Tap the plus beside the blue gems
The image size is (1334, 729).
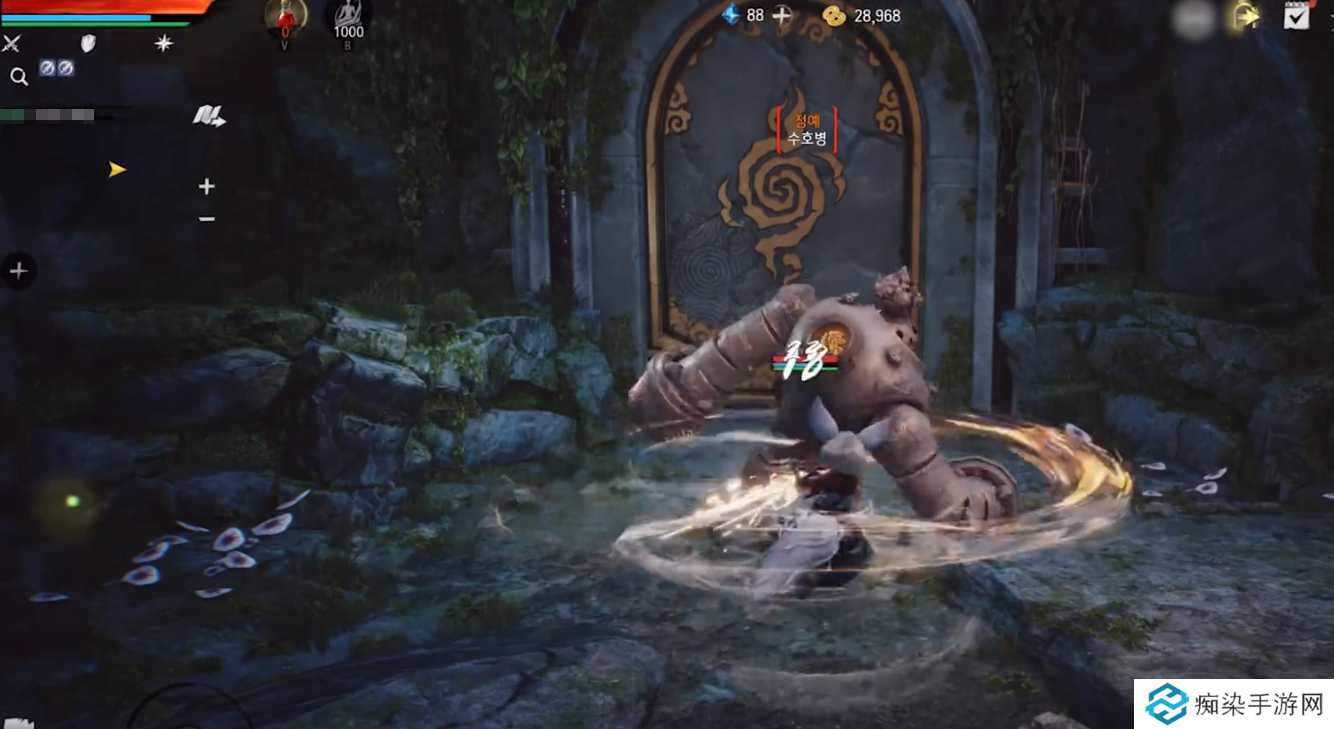782,15
